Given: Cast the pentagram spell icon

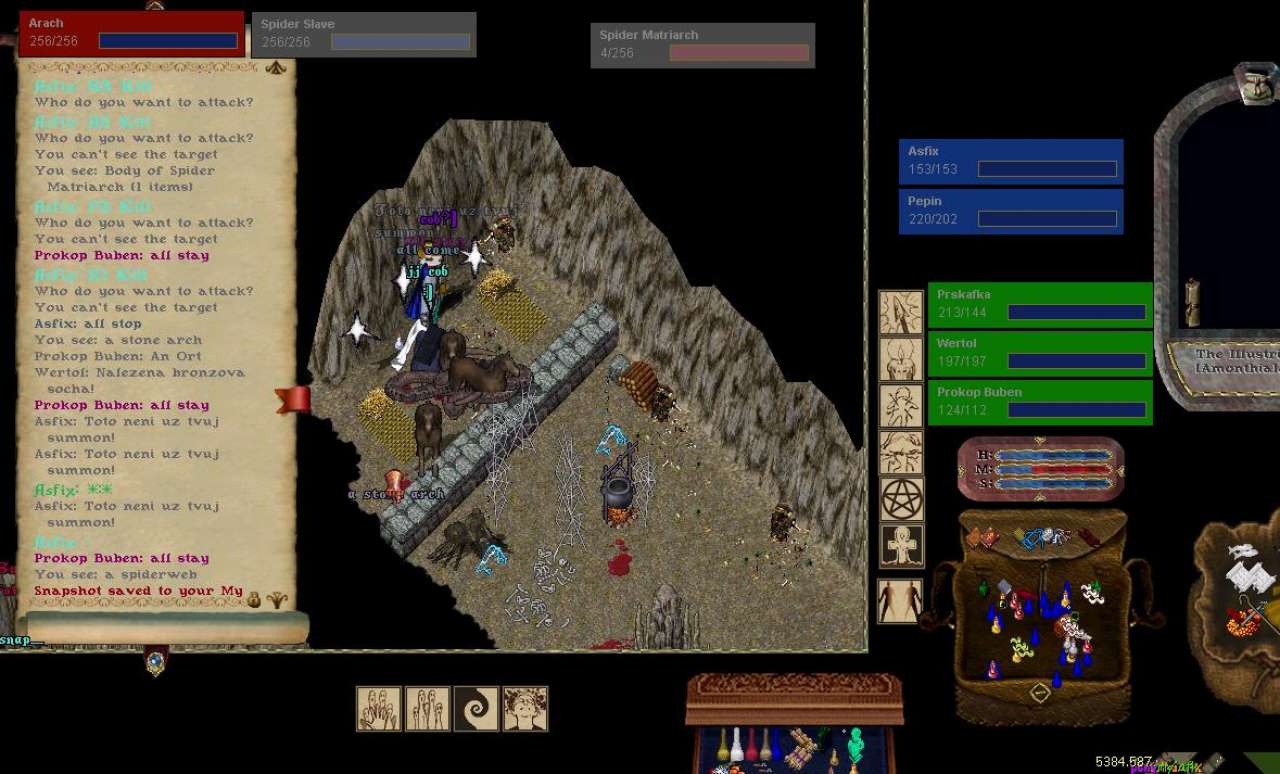Looking at the screenshot, I should coord(901,499).
